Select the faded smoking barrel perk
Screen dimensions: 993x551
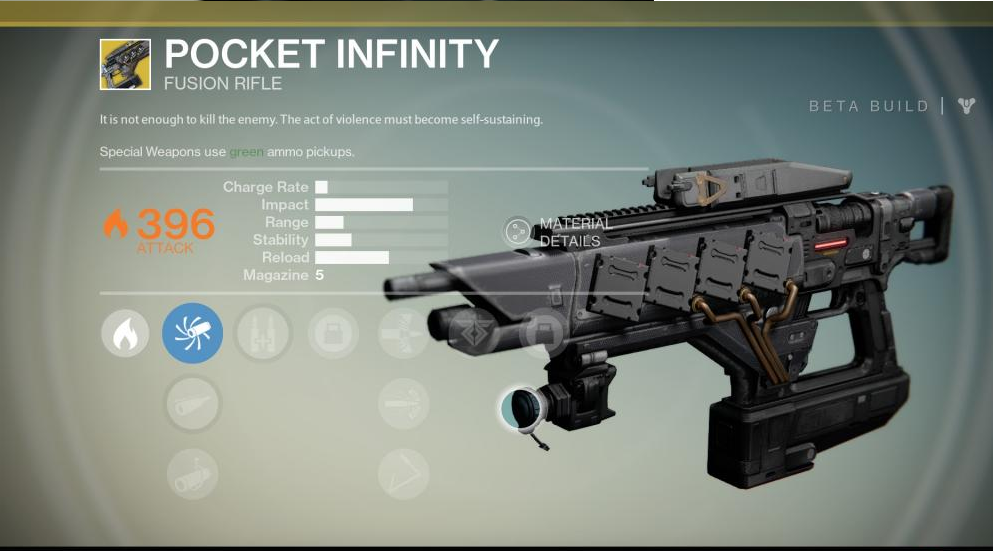pyautogui.click(x=192, y=474)
